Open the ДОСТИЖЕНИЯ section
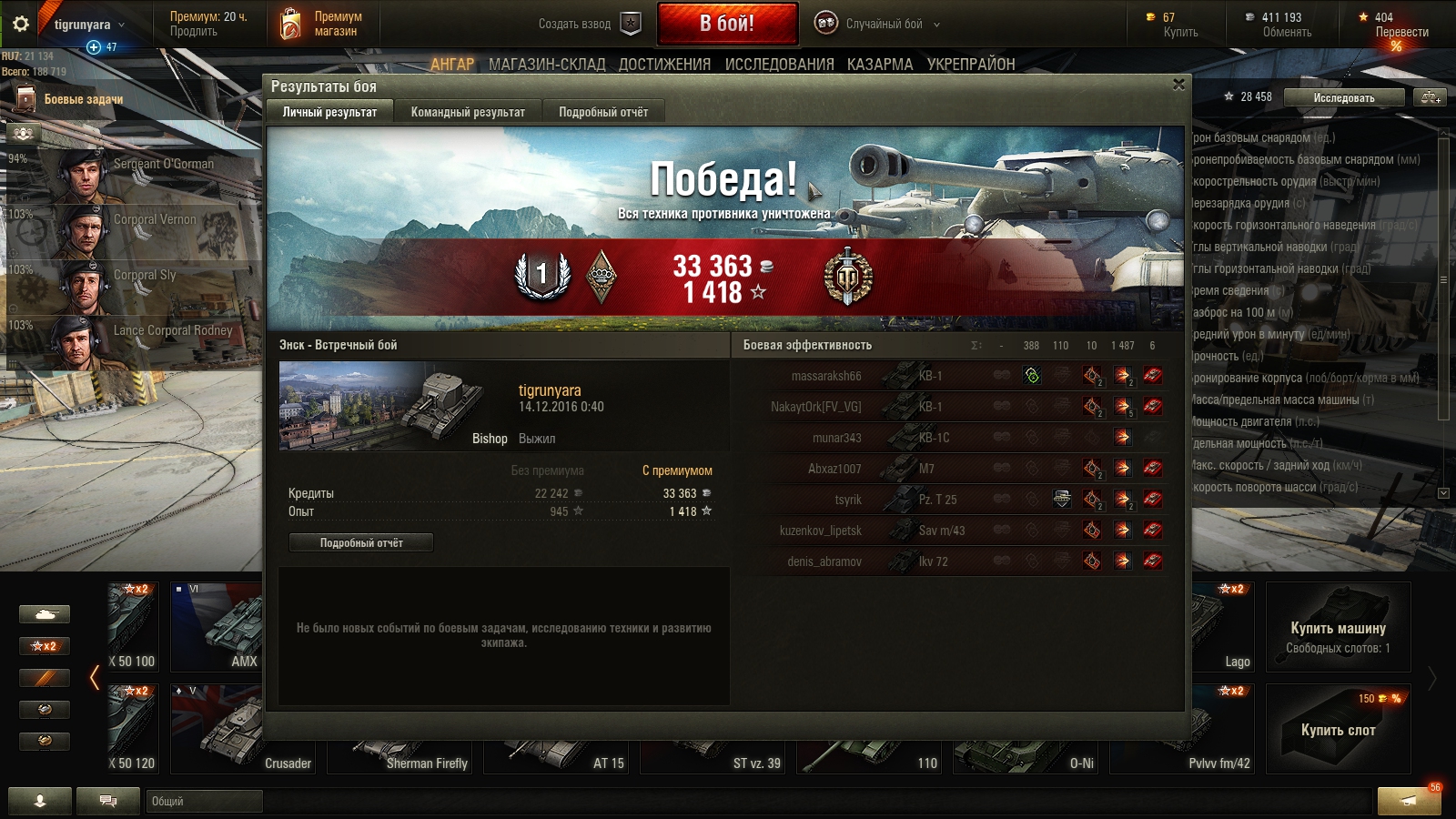This screenshot has width=1456, height=819. pos(664,65)
